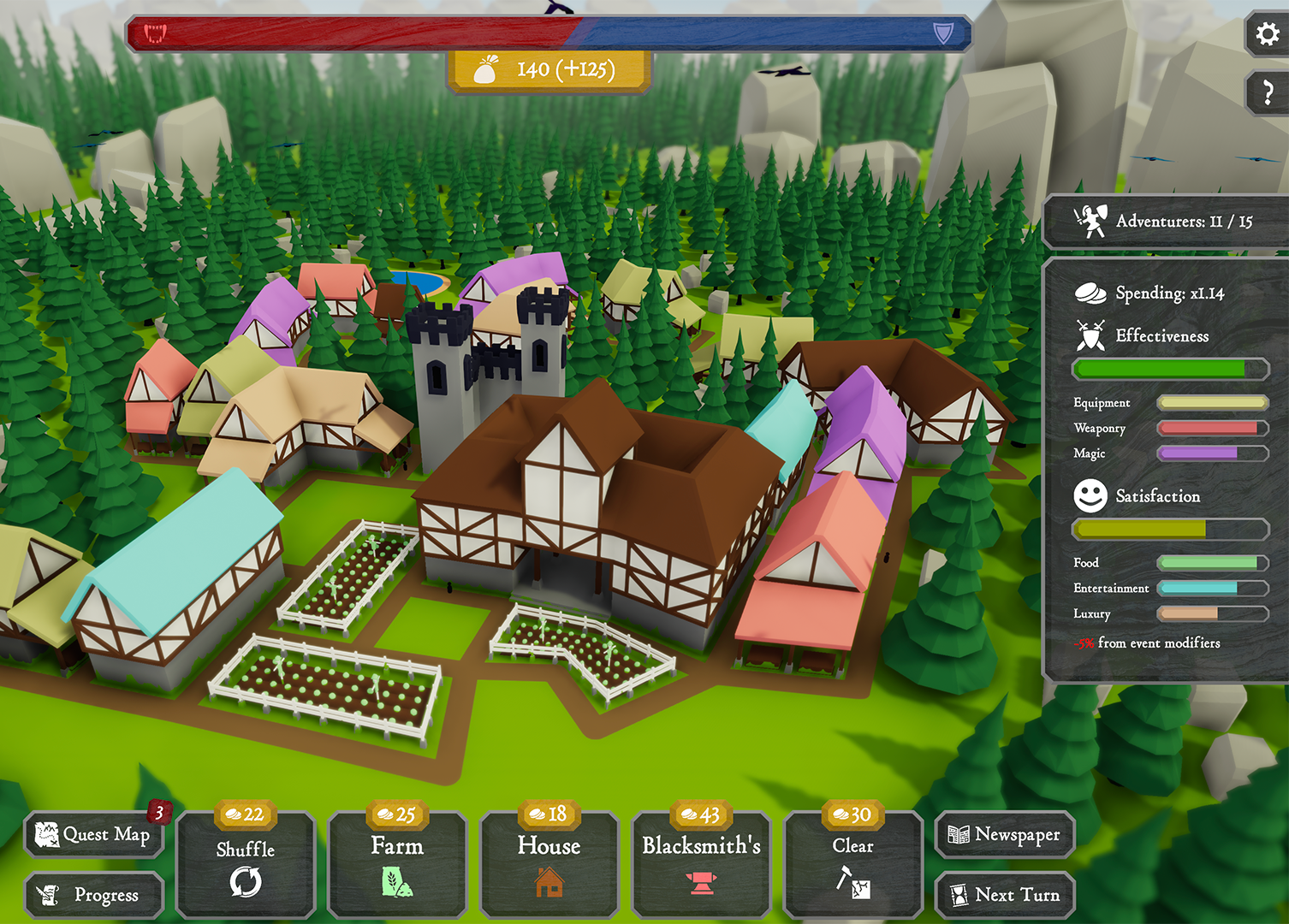Choose the House building card
Viewport: 1289px width, 924px height.
click(549, 865)
